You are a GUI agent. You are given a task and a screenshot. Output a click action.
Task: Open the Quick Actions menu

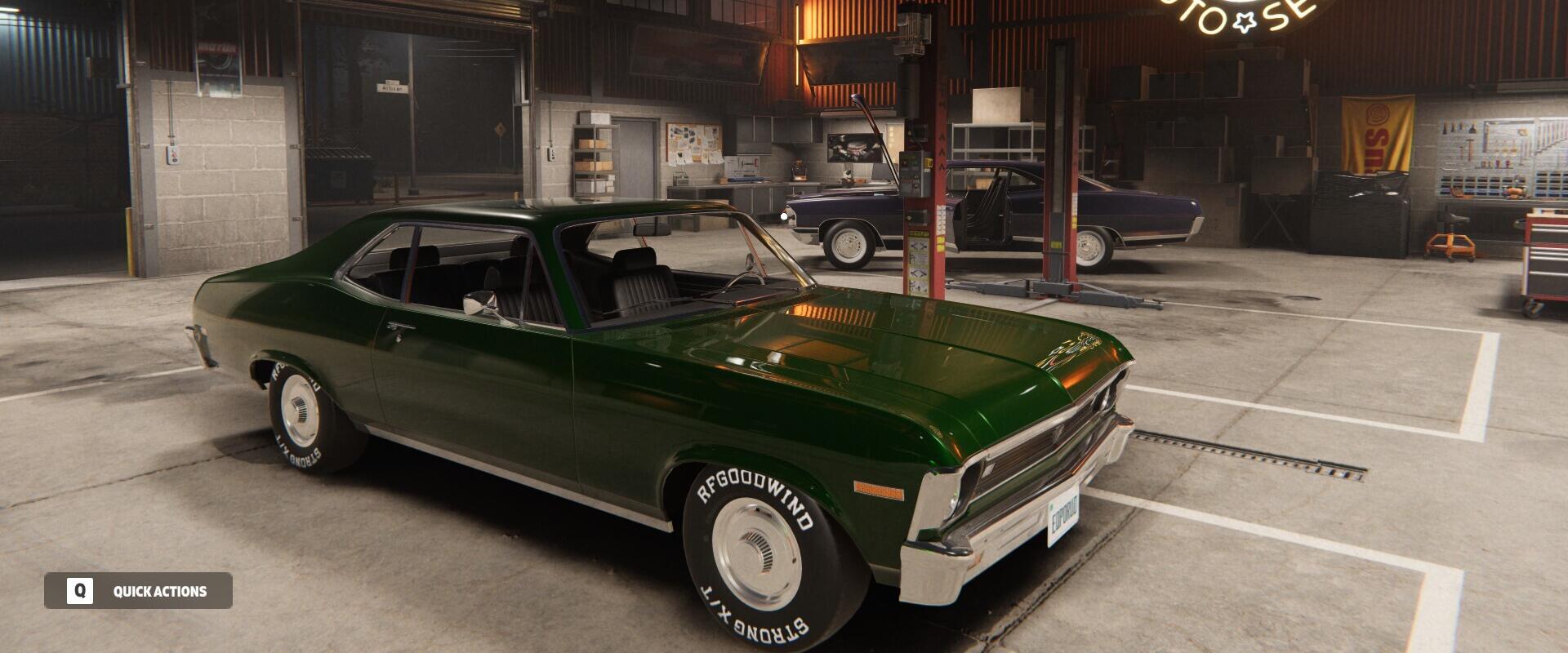tap(138, 591)
